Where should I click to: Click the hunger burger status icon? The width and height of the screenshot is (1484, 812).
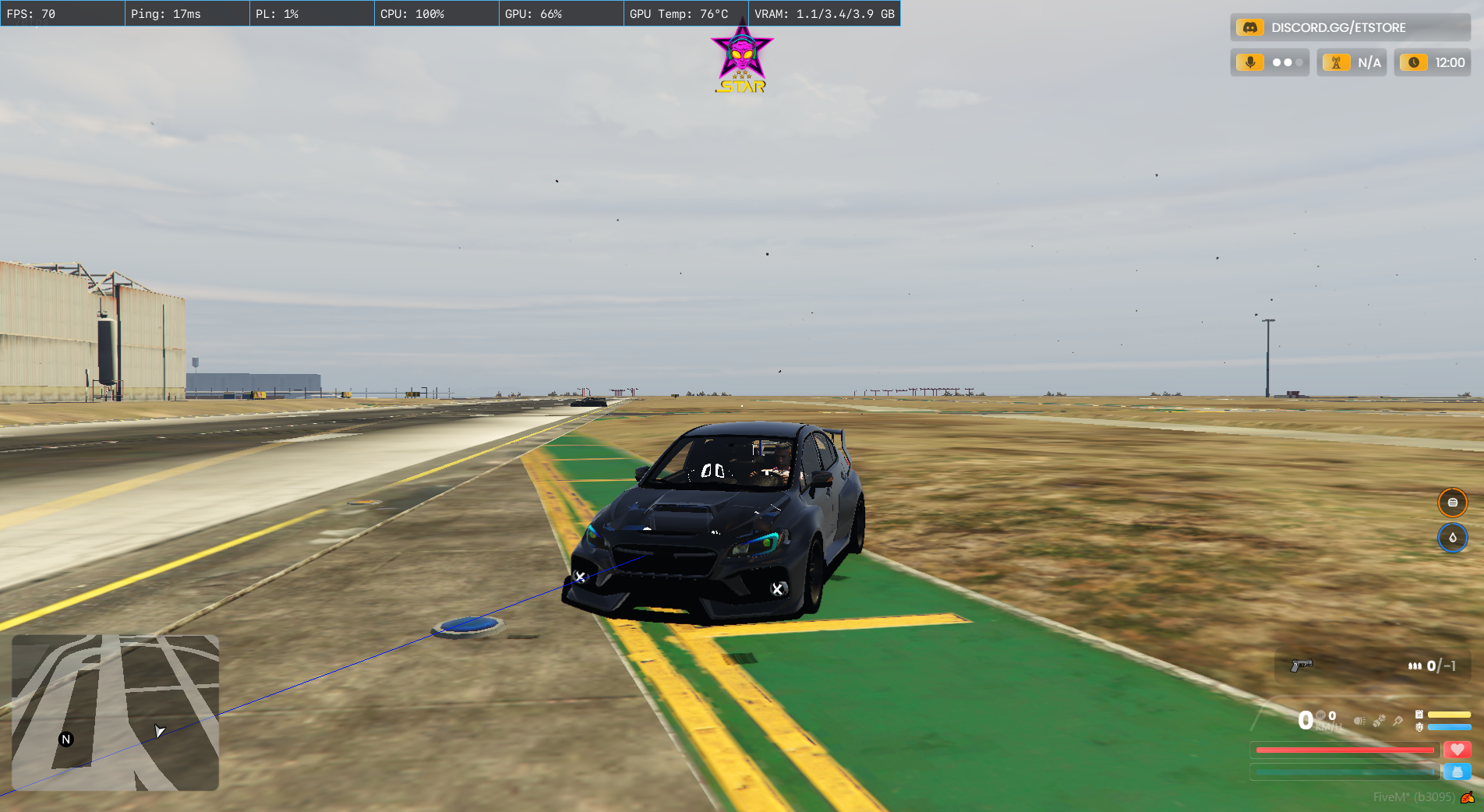(1452, 503)
